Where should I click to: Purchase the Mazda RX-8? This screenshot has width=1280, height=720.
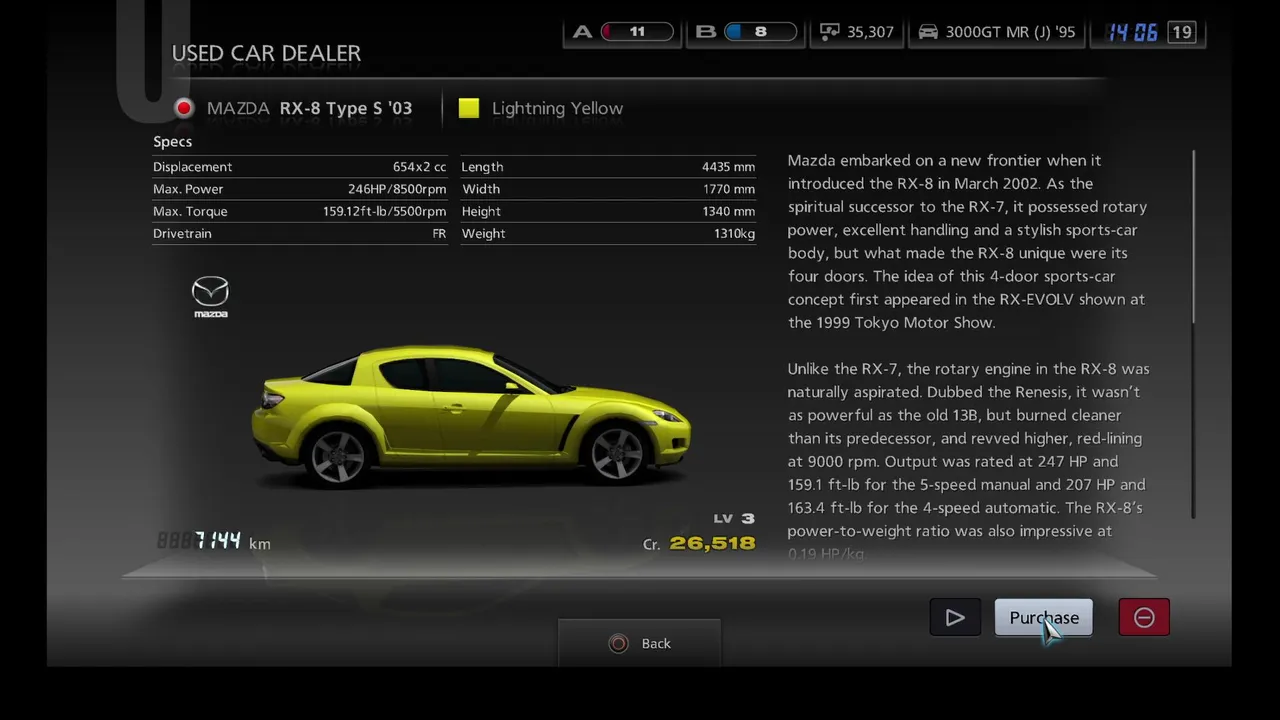(x=1043, y=618)
